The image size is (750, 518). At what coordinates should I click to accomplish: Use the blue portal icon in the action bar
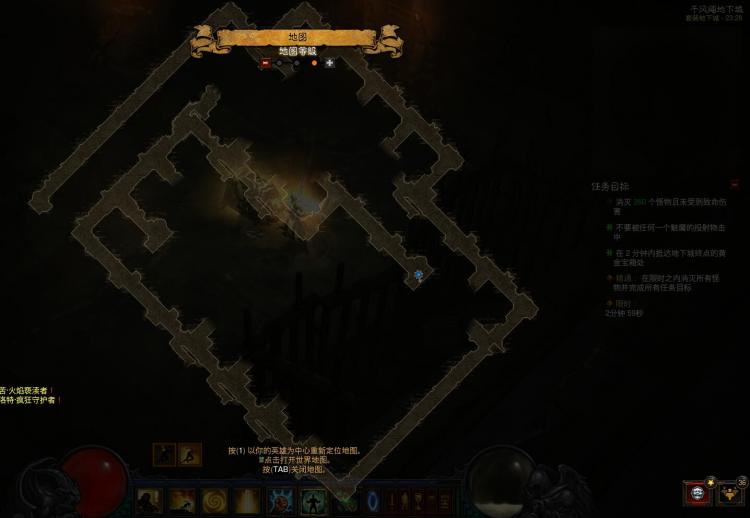(x=374, y=499)
